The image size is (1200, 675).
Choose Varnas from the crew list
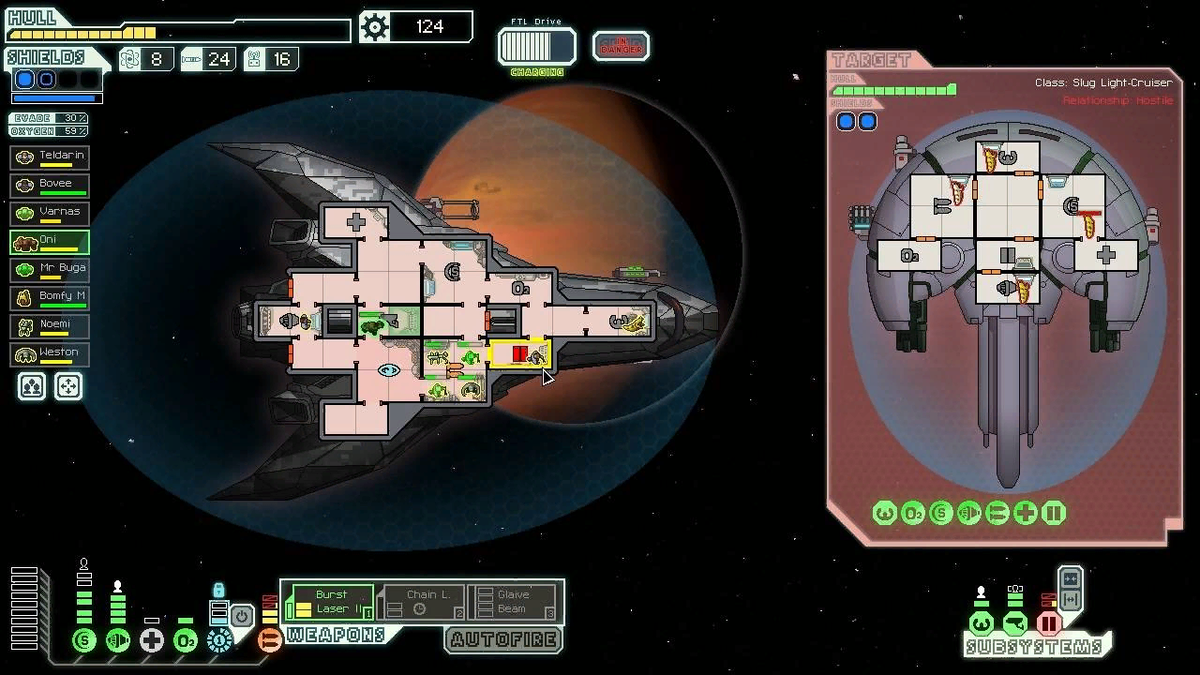tap(50, 214)
